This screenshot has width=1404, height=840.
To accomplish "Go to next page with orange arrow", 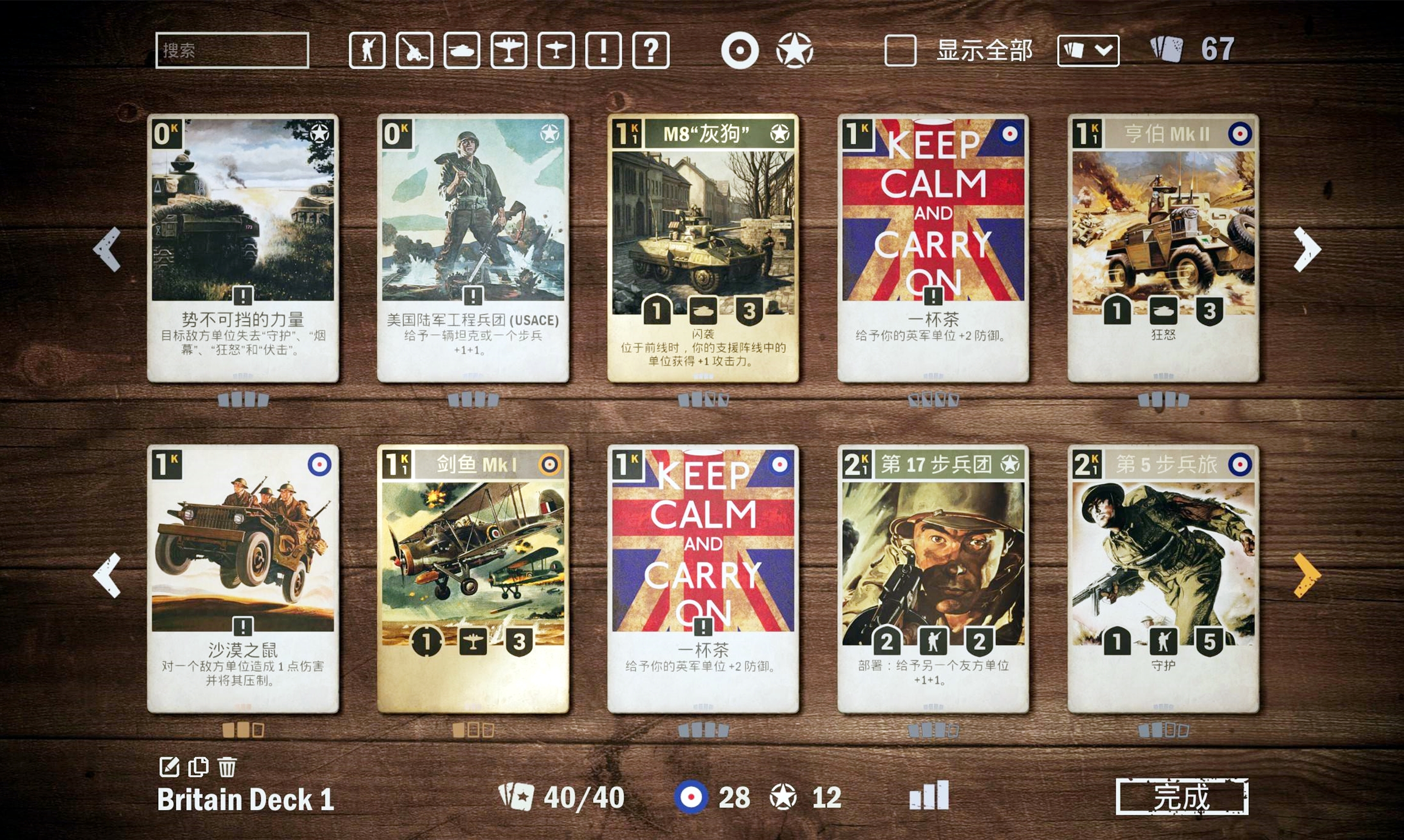I will 1306,575.
